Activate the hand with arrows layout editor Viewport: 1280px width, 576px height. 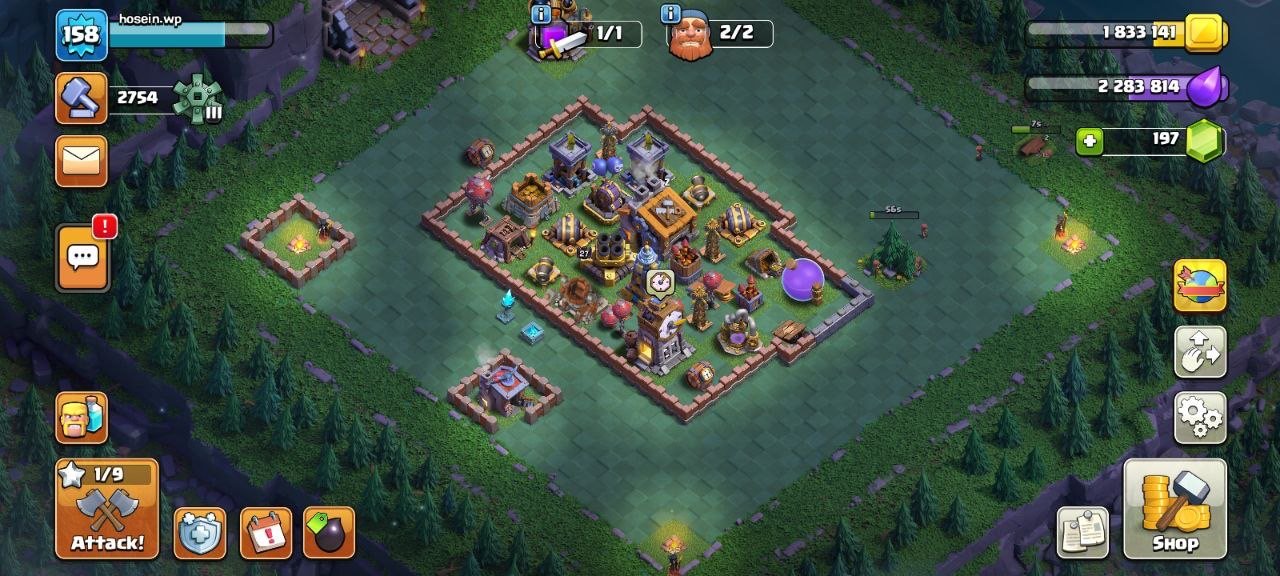(x=1200, y=352)
